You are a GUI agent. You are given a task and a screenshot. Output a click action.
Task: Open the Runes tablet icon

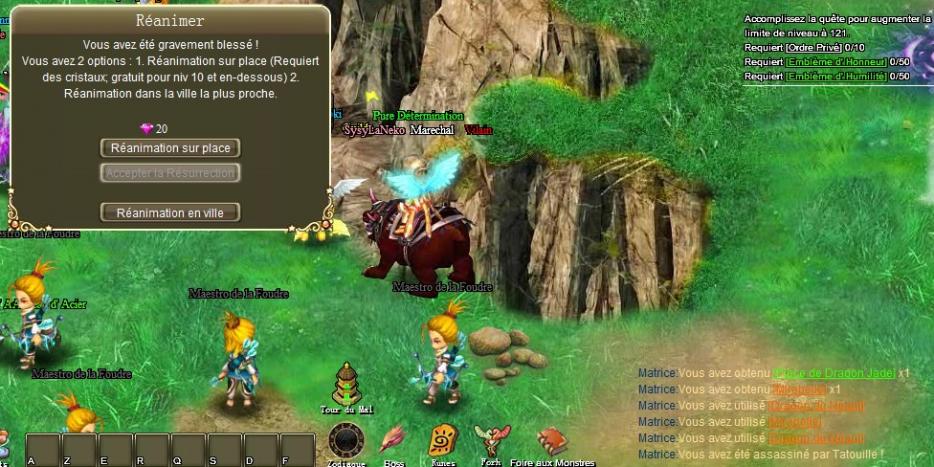click(x=442, y=440)
